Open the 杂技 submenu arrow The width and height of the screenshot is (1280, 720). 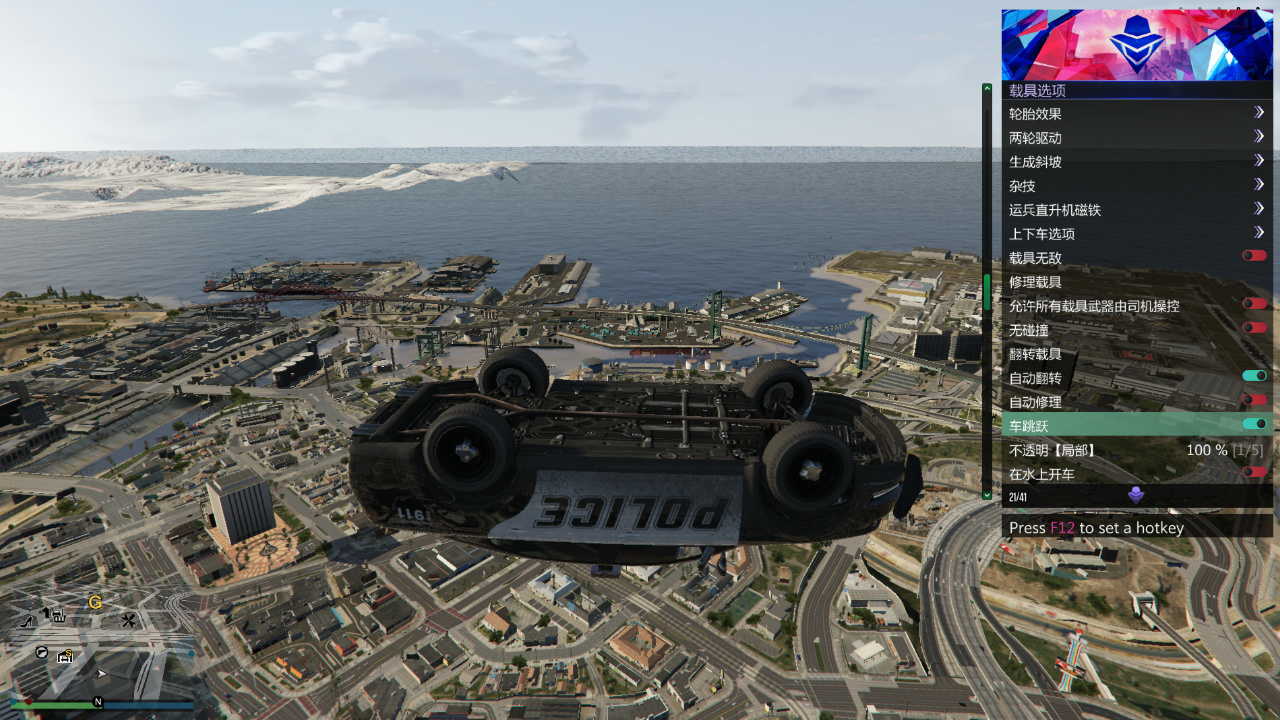pos(1260,185)
